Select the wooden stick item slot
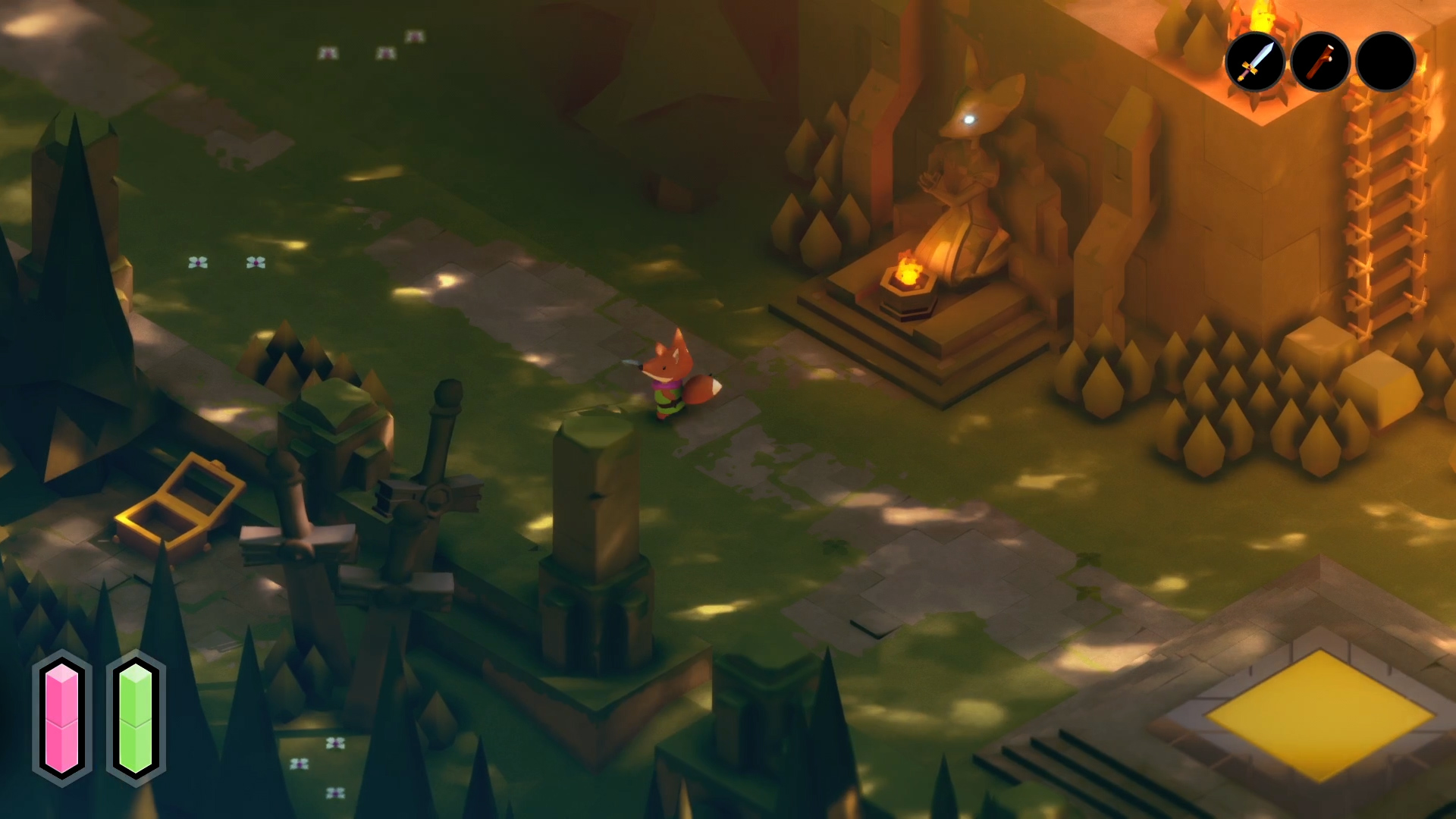Screen dimensions: 1456x819 (x=1320, y=62)
